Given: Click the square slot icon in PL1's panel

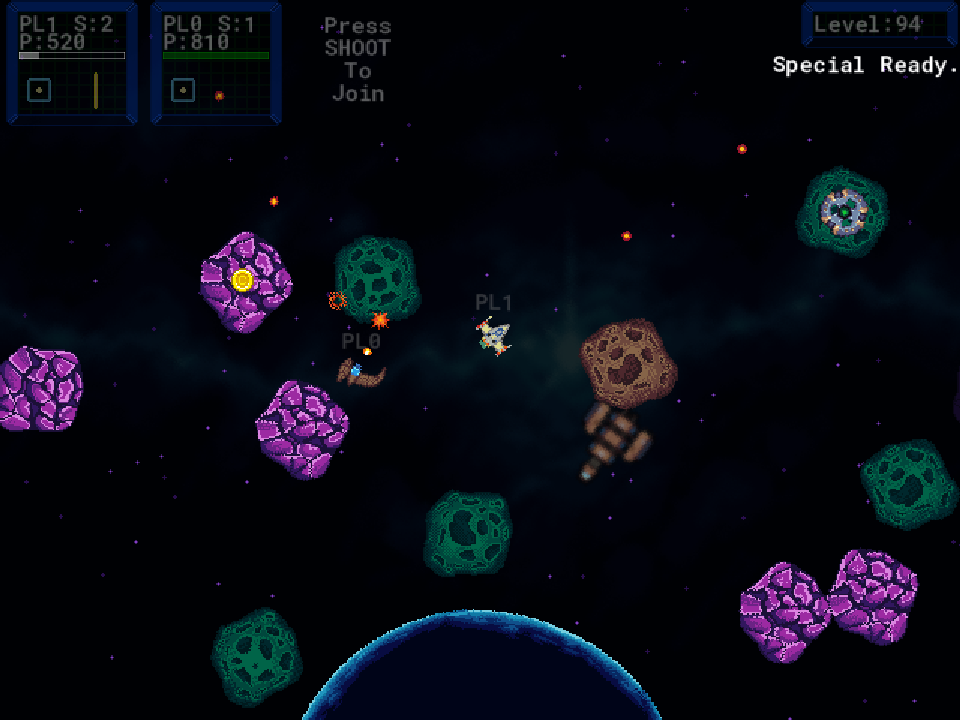Looking at the screenshot, I should (39, 90).
